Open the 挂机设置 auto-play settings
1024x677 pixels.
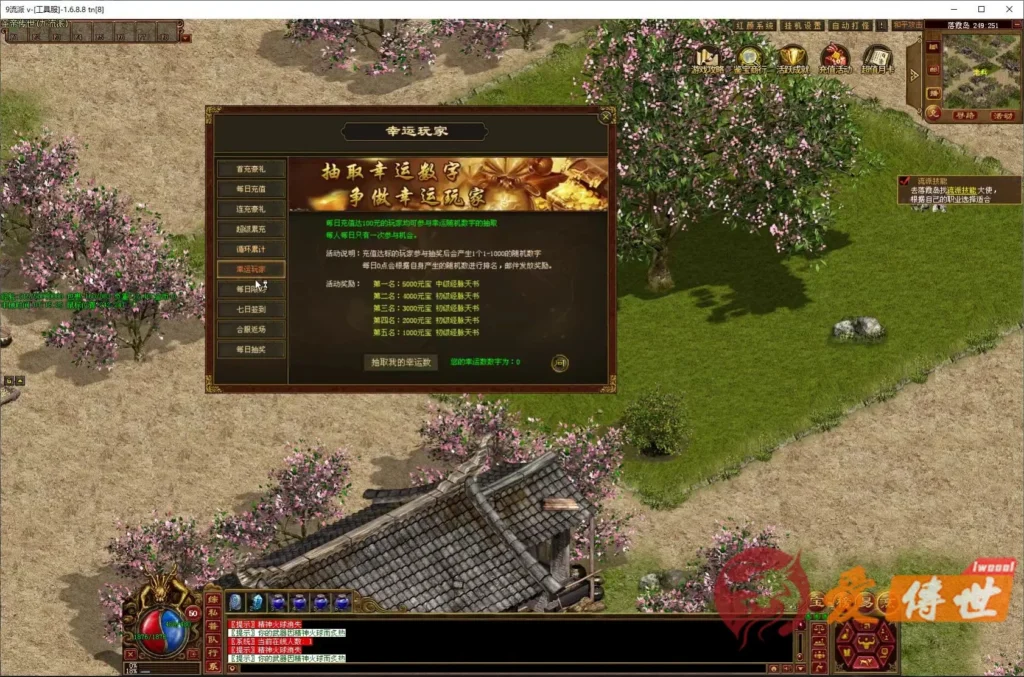pos(800,26)
